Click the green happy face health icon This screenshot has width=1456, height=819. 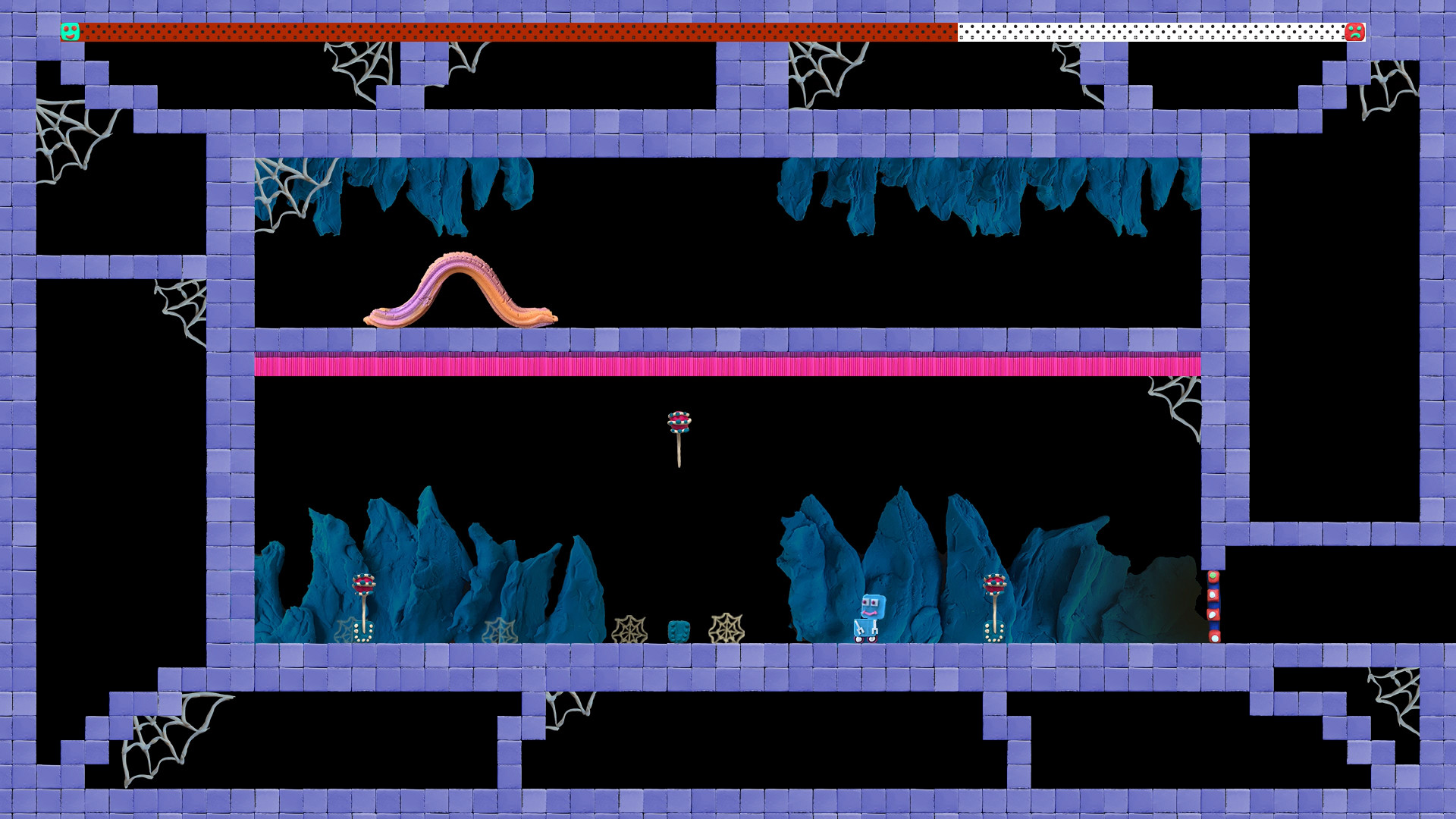coord(71,30)
